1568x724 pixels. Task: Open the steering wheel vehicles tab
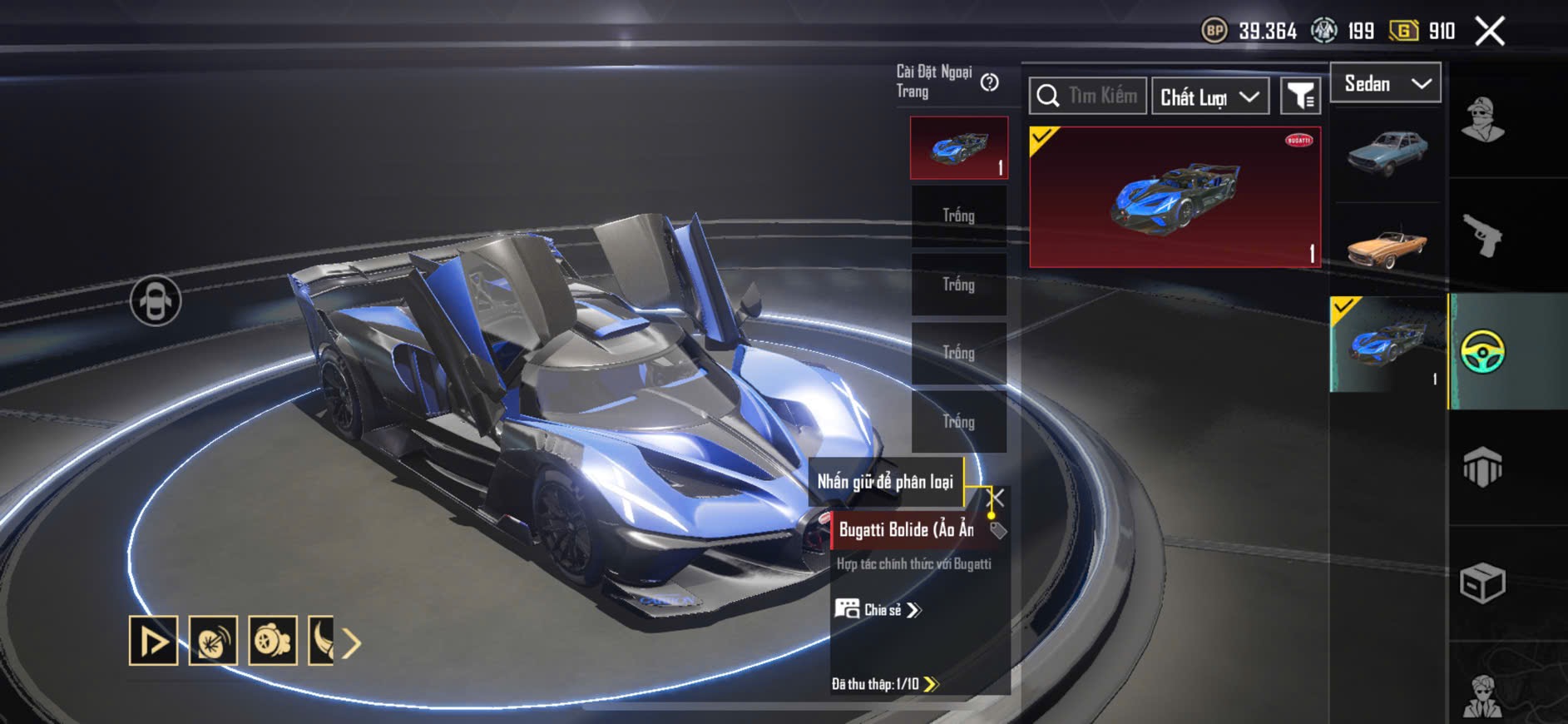pyautogui.click(x=1482, y=351)
